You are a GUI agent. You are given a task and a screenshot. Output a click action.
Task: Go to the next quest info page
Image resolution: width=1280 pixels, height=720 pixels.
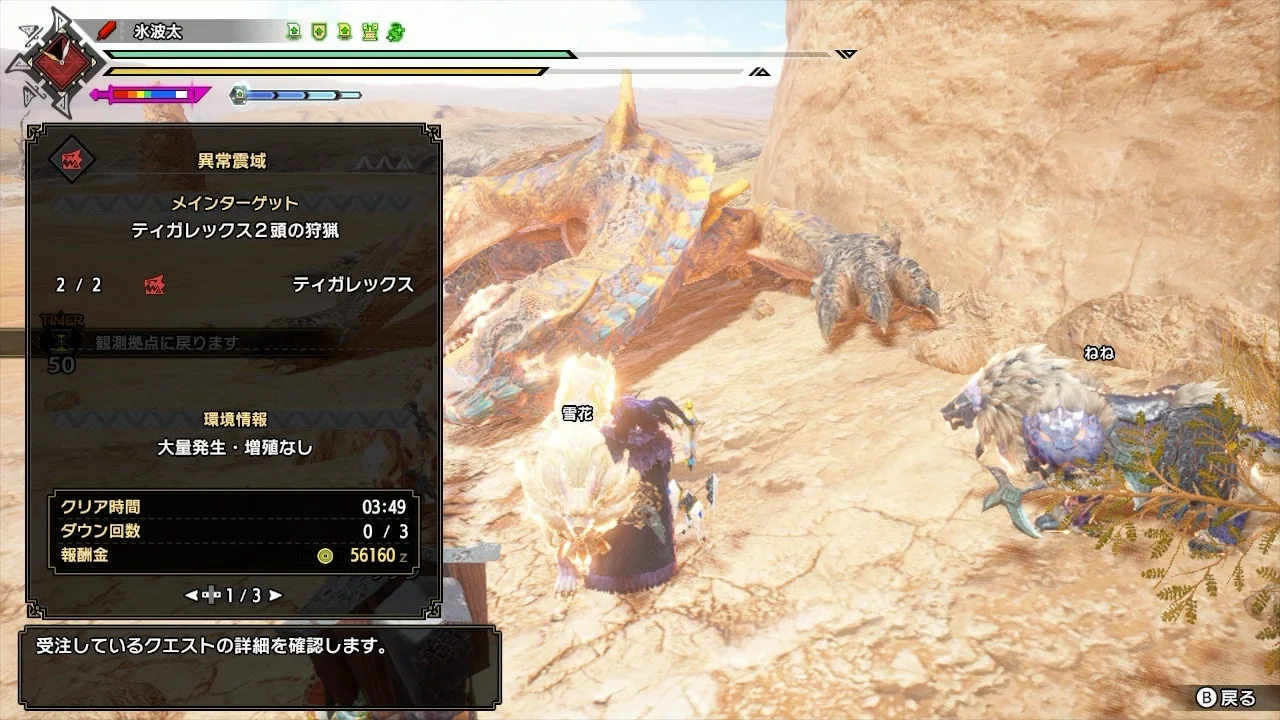point(276,595)
